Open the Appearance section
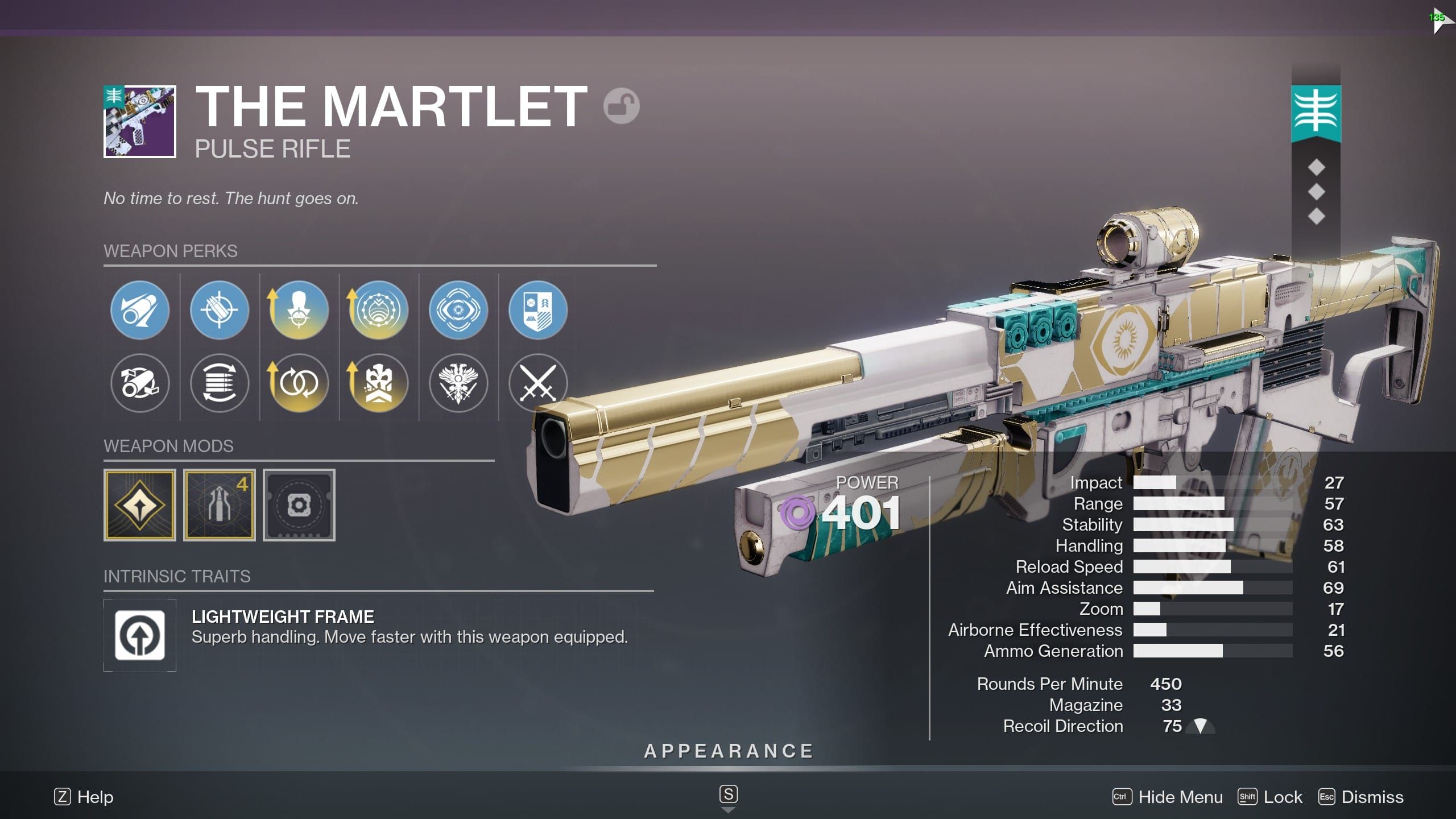 [x=729, y=751]
